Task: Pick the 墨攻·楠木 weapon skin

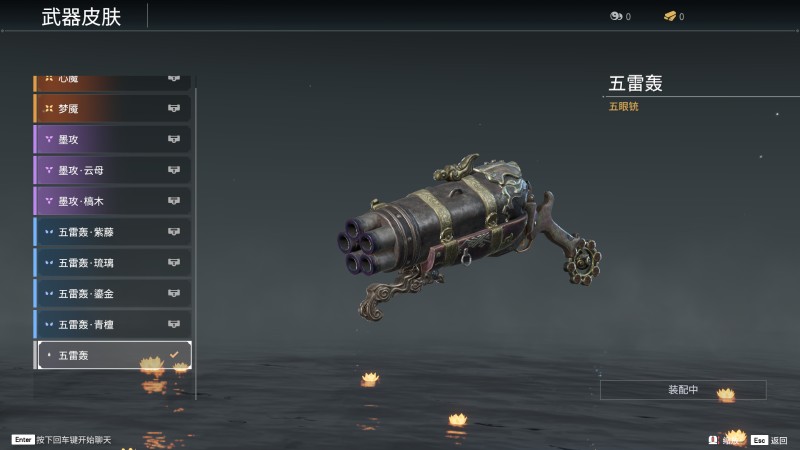Action: pos(112,201)
